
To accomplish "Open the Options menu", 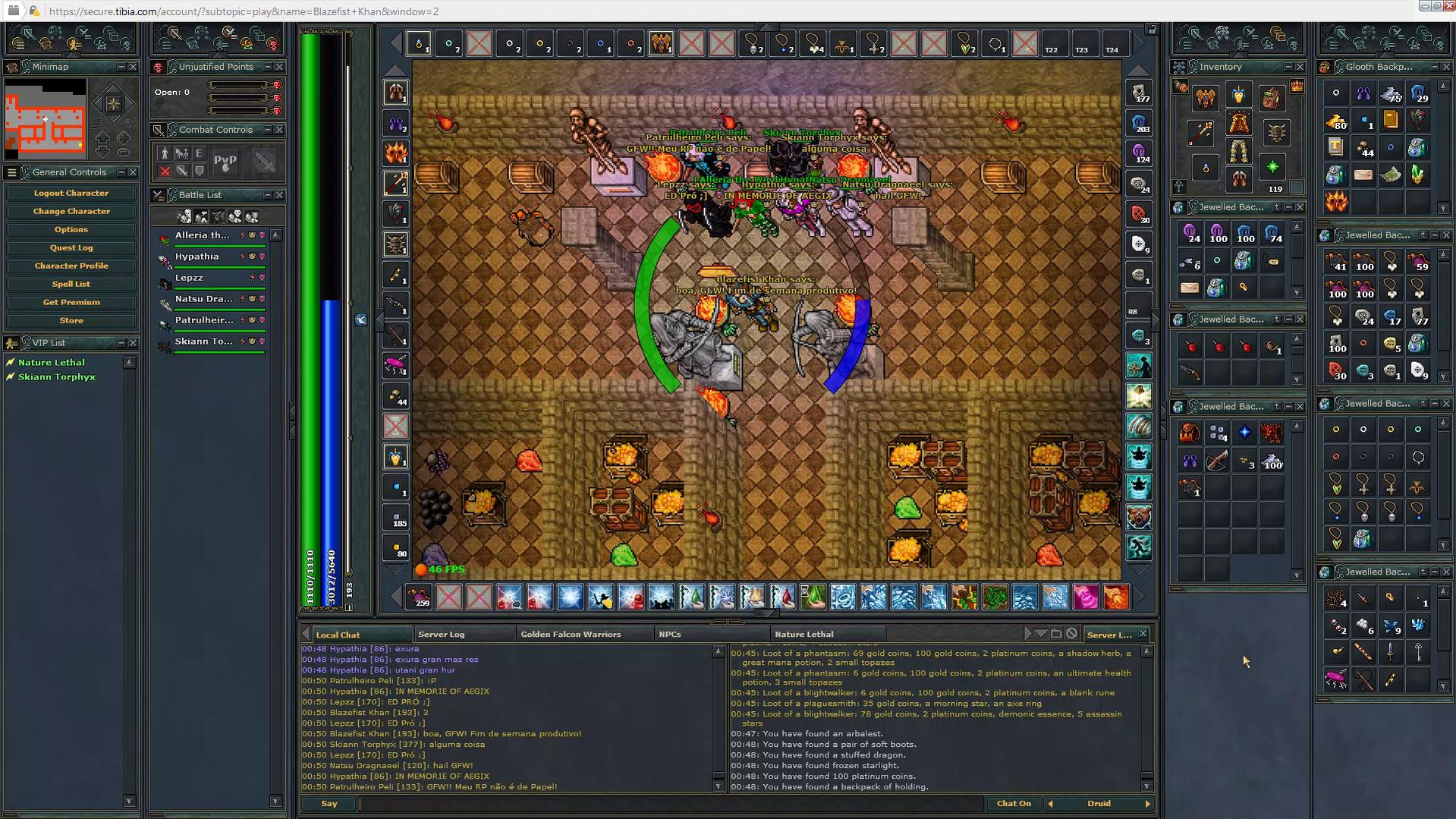I will click(71, 229).
